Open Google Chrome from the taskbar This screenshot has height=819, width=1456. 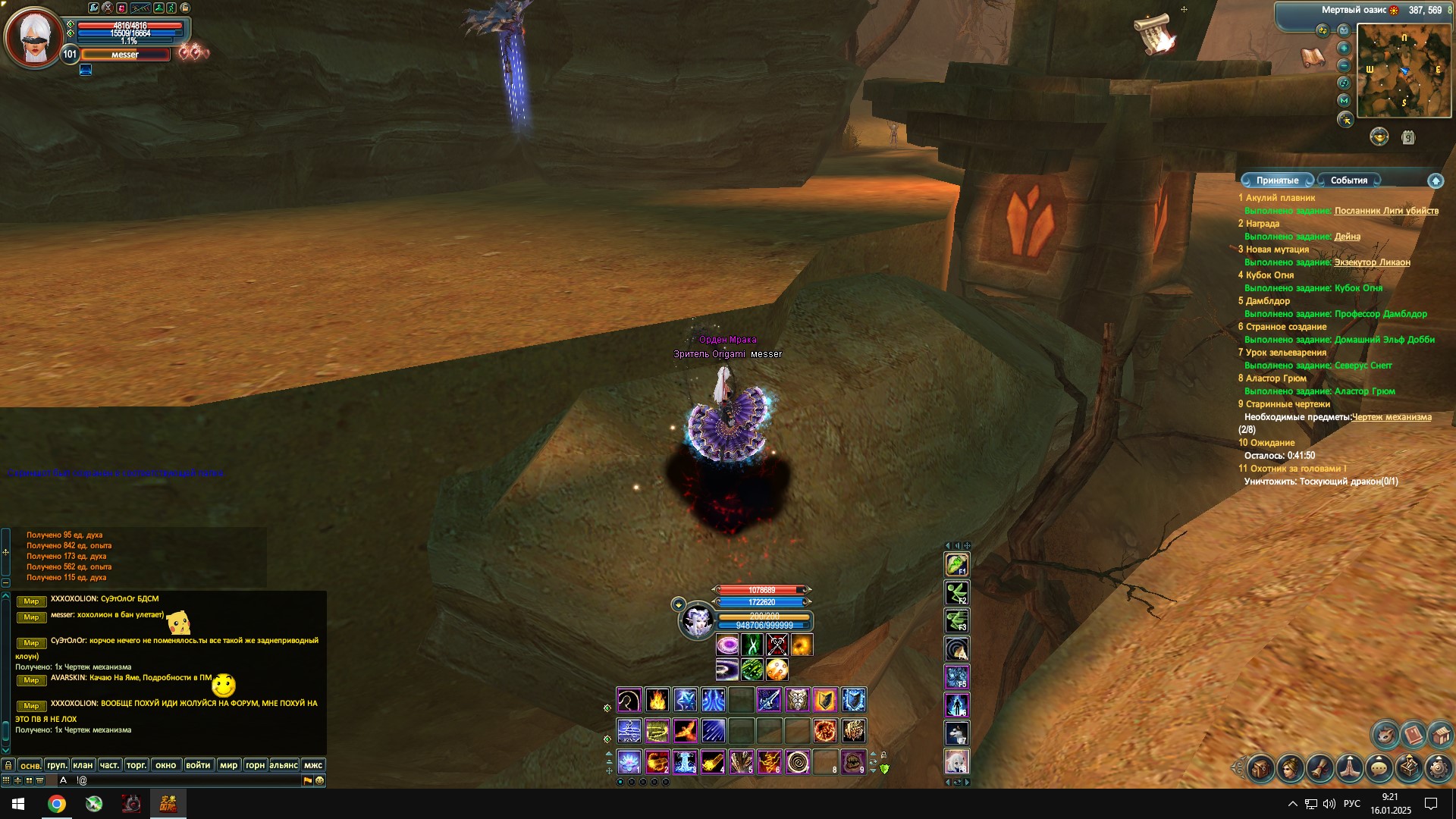coord(57,804)
